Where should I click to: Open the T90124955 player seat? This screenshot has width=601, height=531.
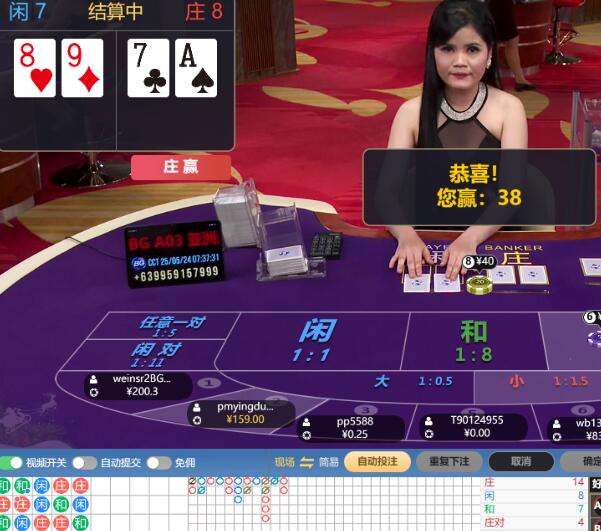[x=471, y=427]
